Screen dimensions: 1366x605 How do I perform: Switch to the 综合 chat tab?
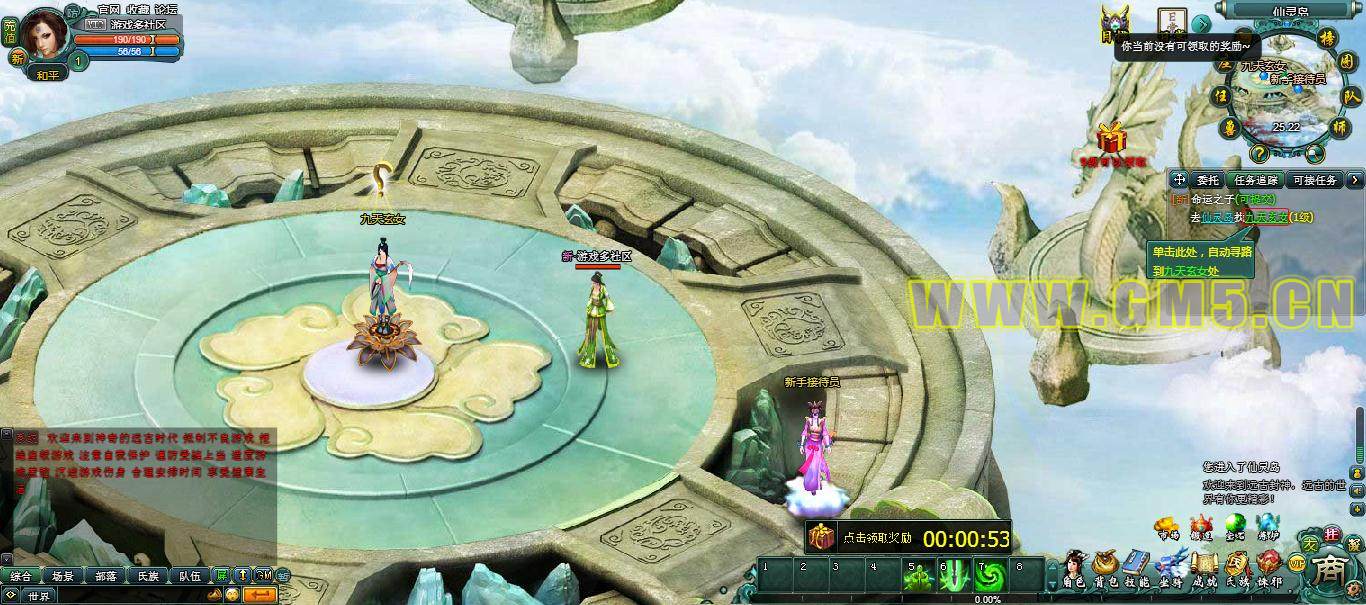[x=20, y=576]
